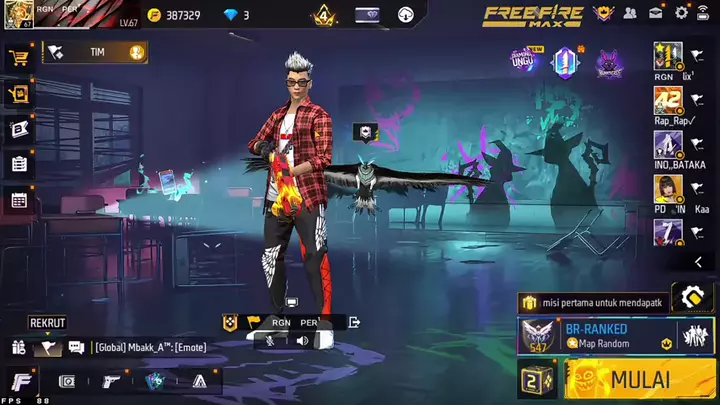This screenshot has width=720, height=405.
Task: Toggle the microphone mute icon
Action: [270, 340]
